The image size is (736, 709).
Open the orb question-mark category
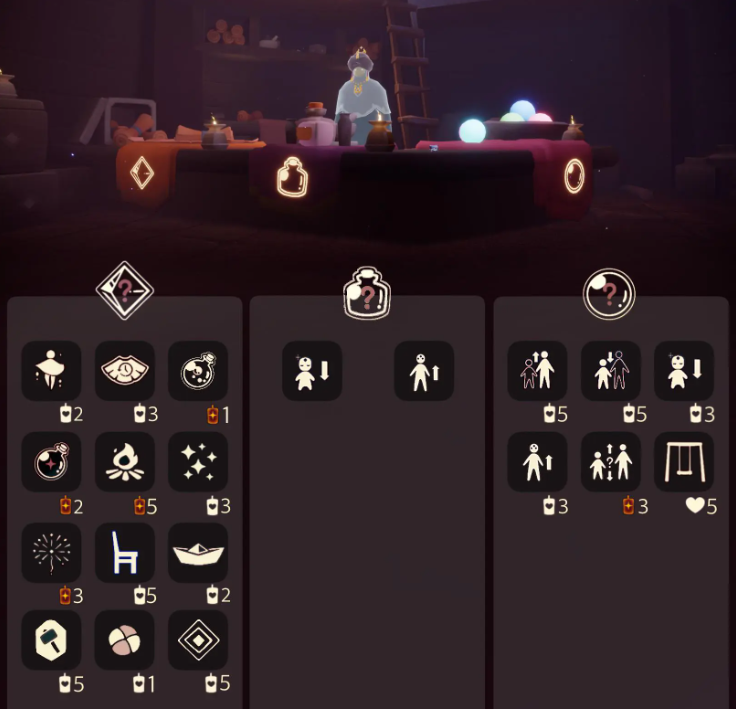point(609,292)
